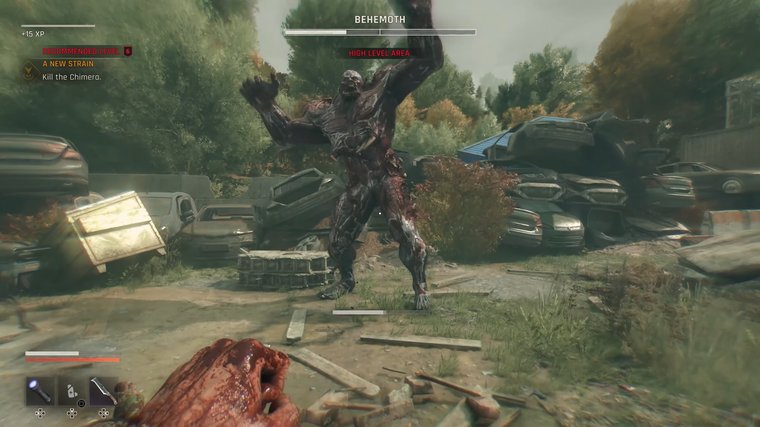Screen dimensions: 760x427
Task: Click the red recommended level badge
Action: tap(127, 50)
